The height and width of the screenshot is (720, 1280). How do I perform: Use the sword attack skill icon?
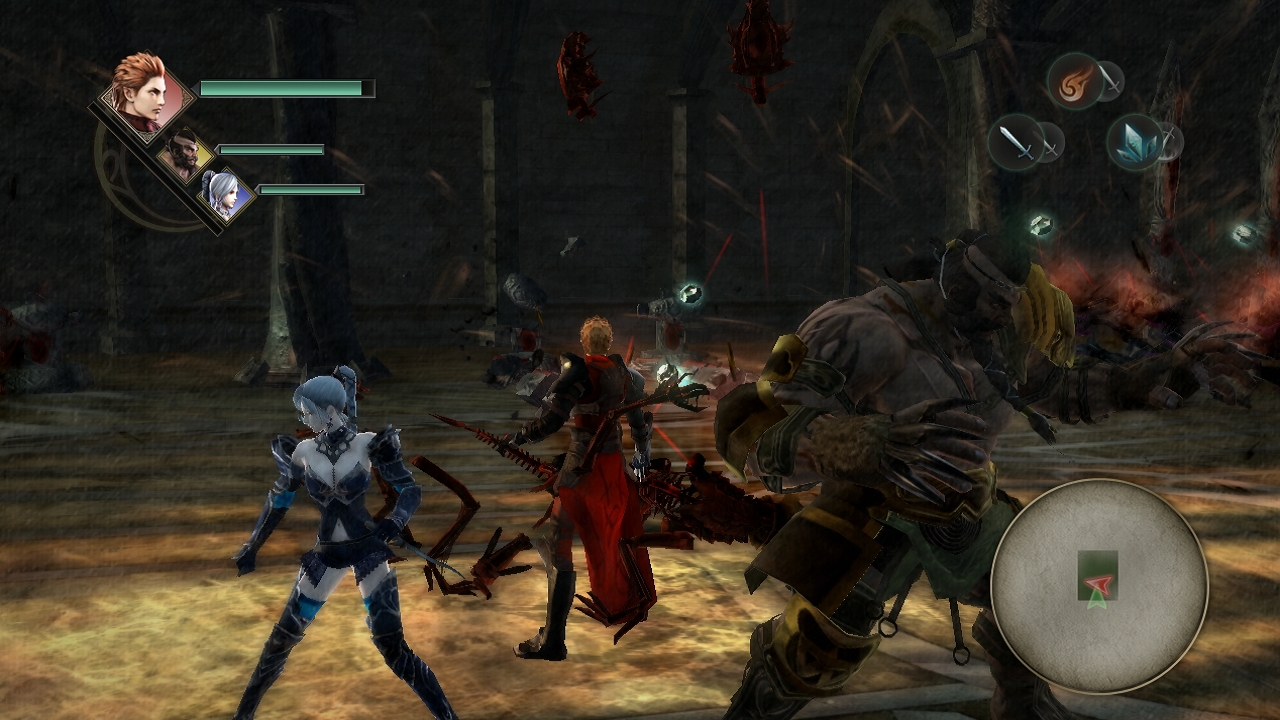click(1016, 142)
